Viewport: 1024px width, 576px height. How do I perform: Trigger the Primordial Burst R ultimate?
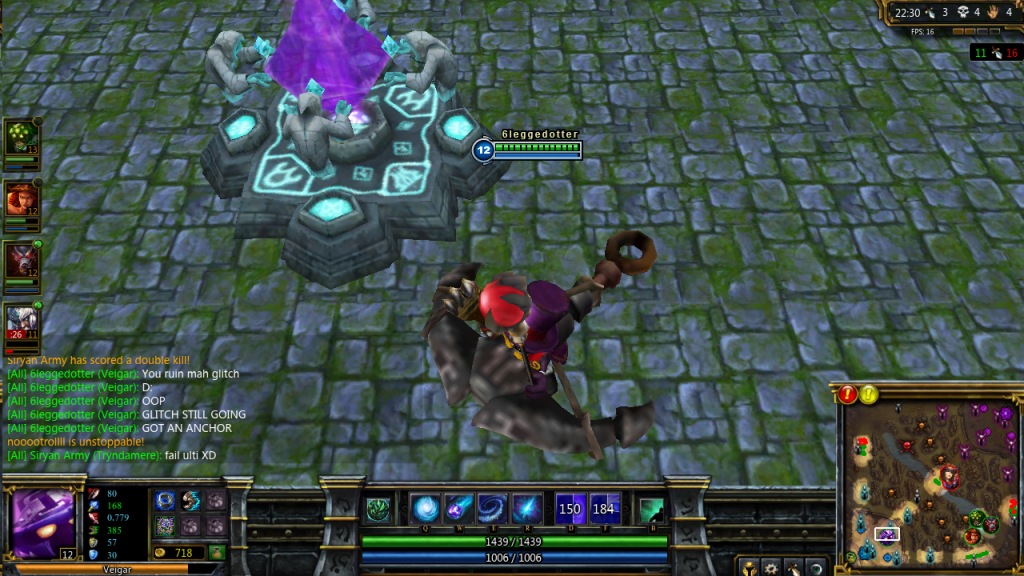[x=526, y=509]
